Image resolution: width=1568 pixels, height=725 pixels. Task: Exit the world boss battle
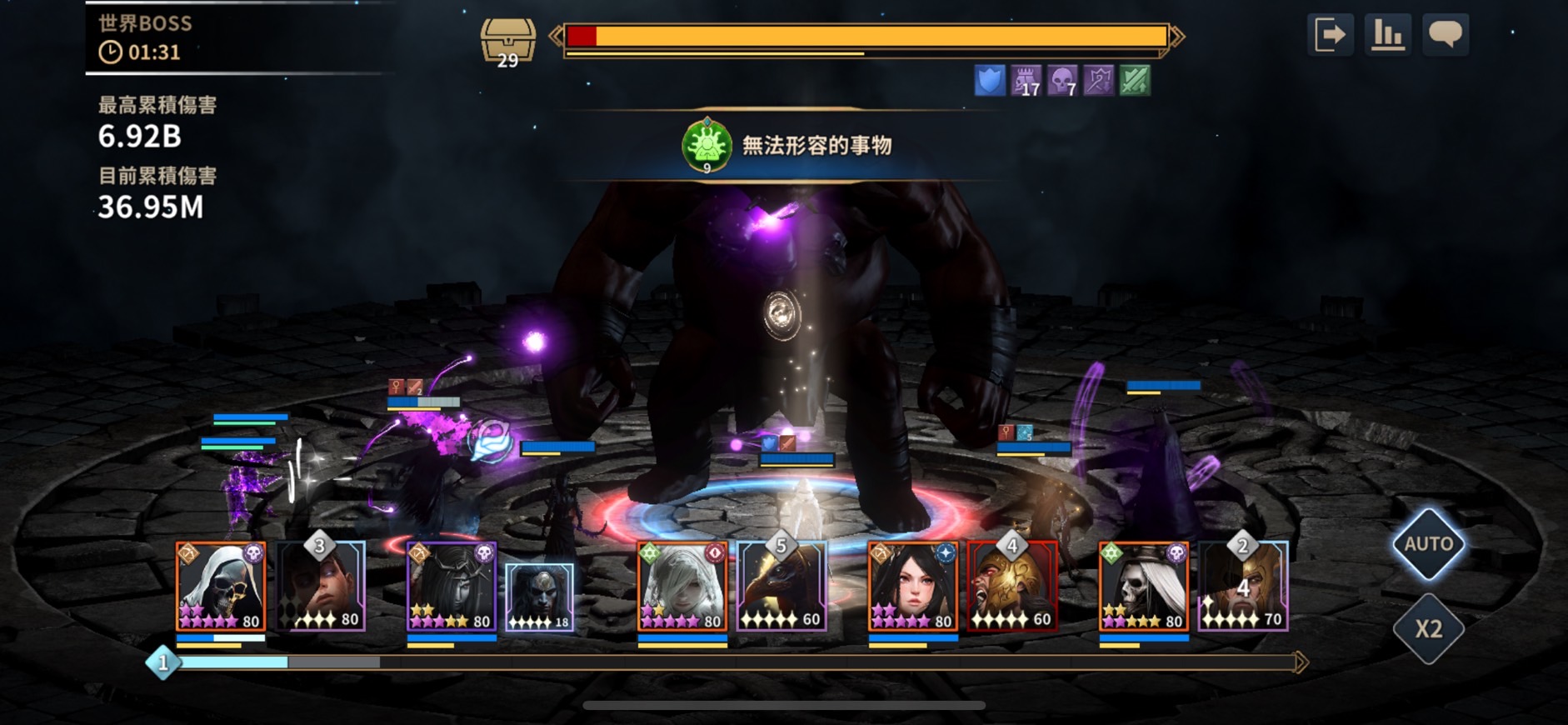pos(1330,35)
